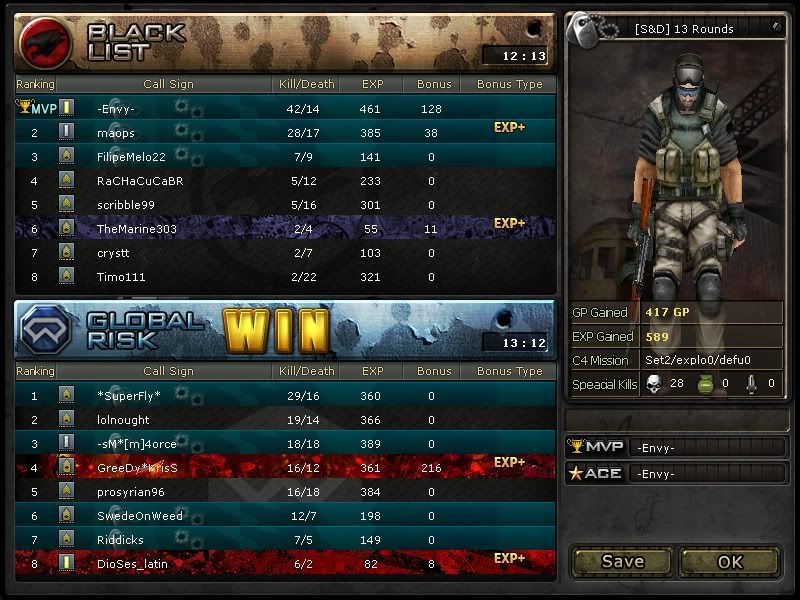The width and height of the screenshot is (800, 600).
Task: Save the match result screenshot
Action: coord(622,561)
